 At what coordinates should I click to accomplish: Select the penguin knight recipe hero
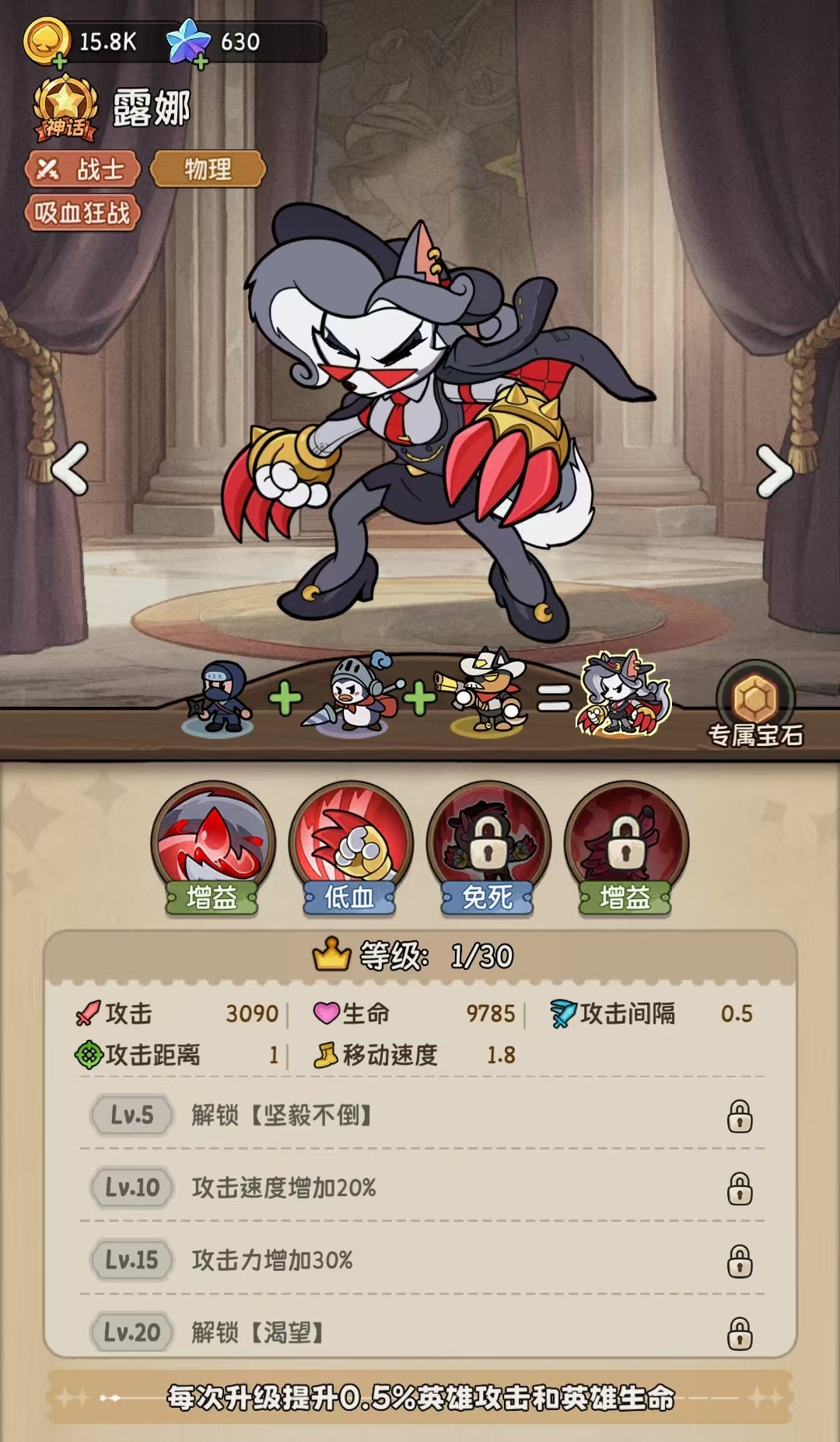pos(354,695)
